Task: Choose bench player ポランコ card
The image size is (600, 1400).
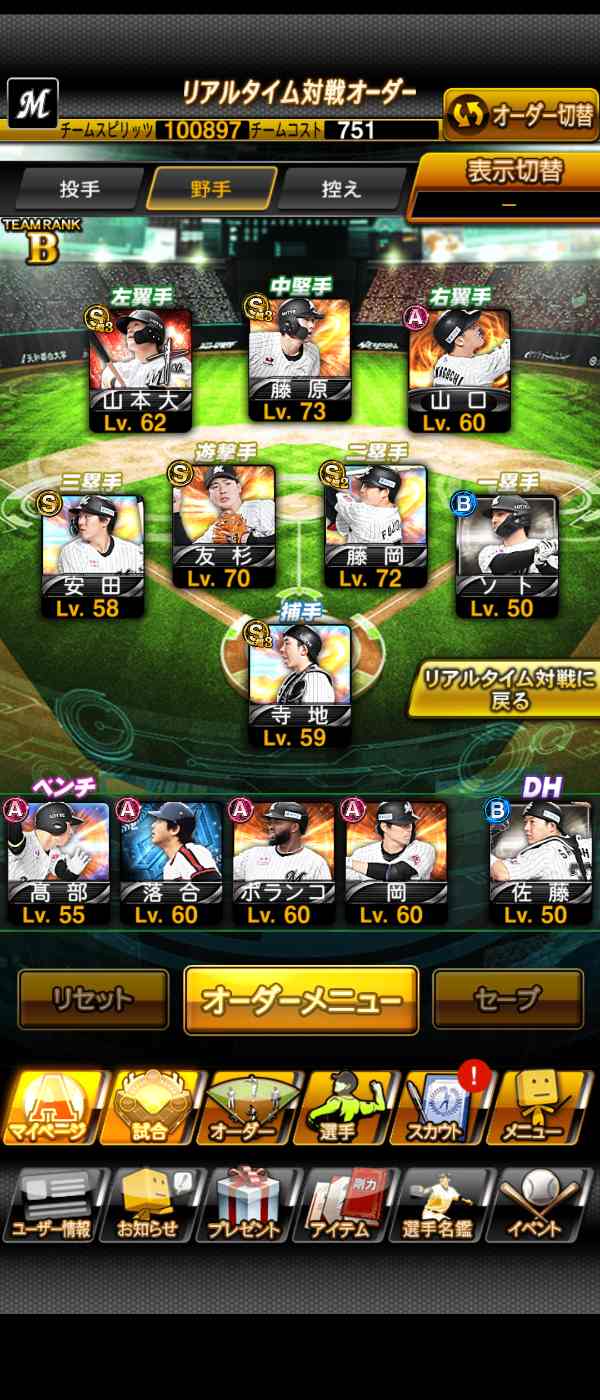Action: click(283, 862)
